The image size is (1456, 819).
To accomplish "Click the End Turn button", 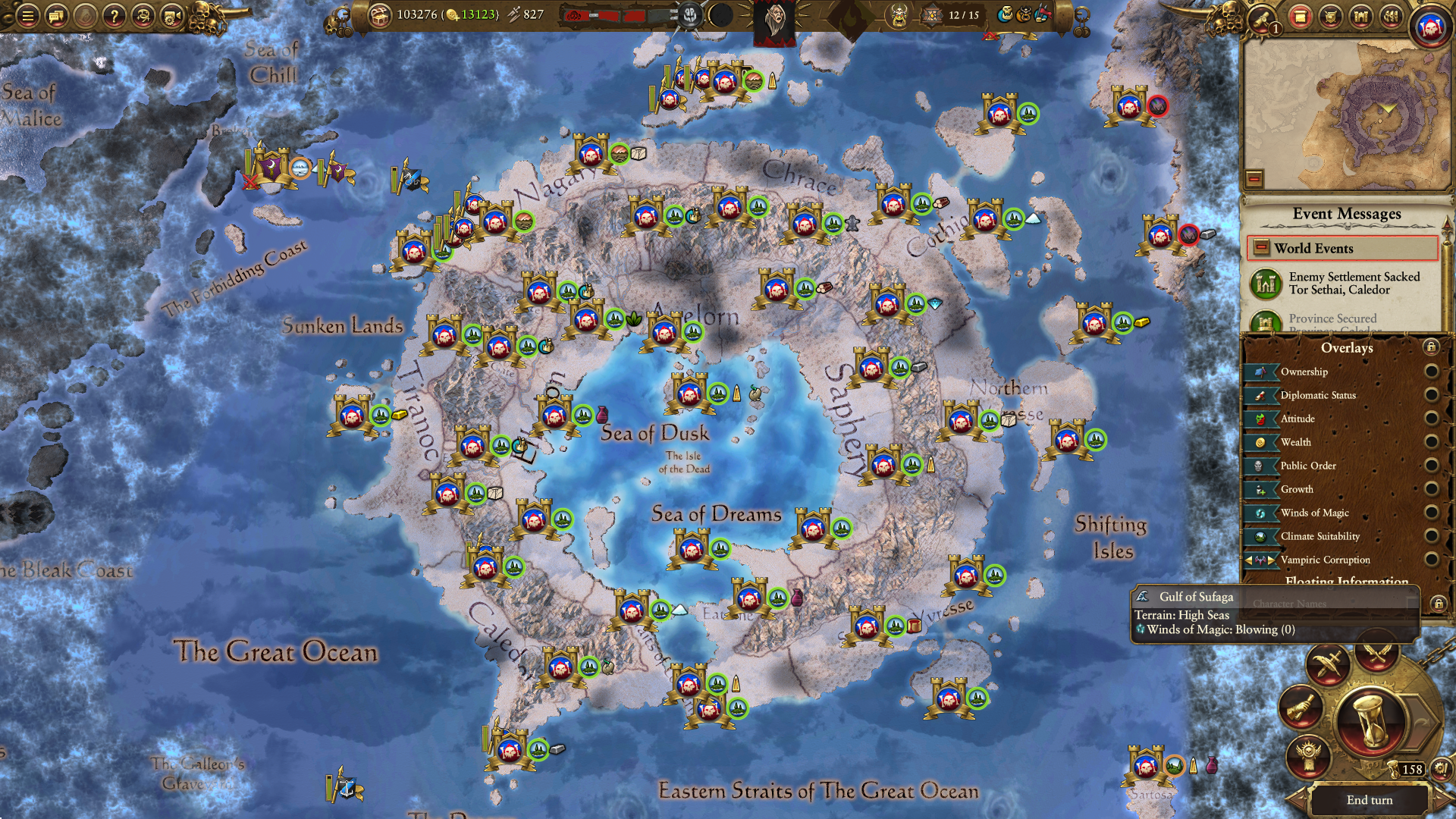I will (1370, 800).
